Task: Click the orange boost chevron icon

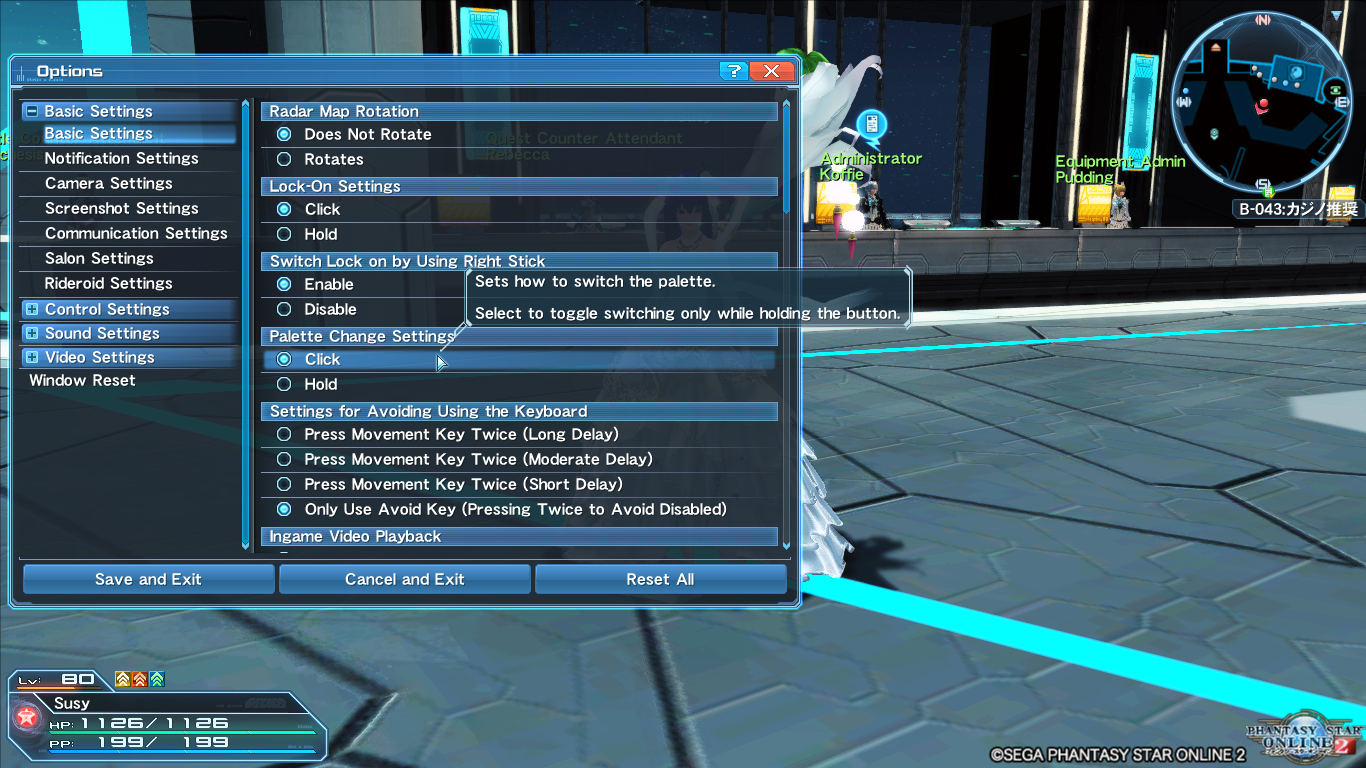Action: (x=139, y=679)
